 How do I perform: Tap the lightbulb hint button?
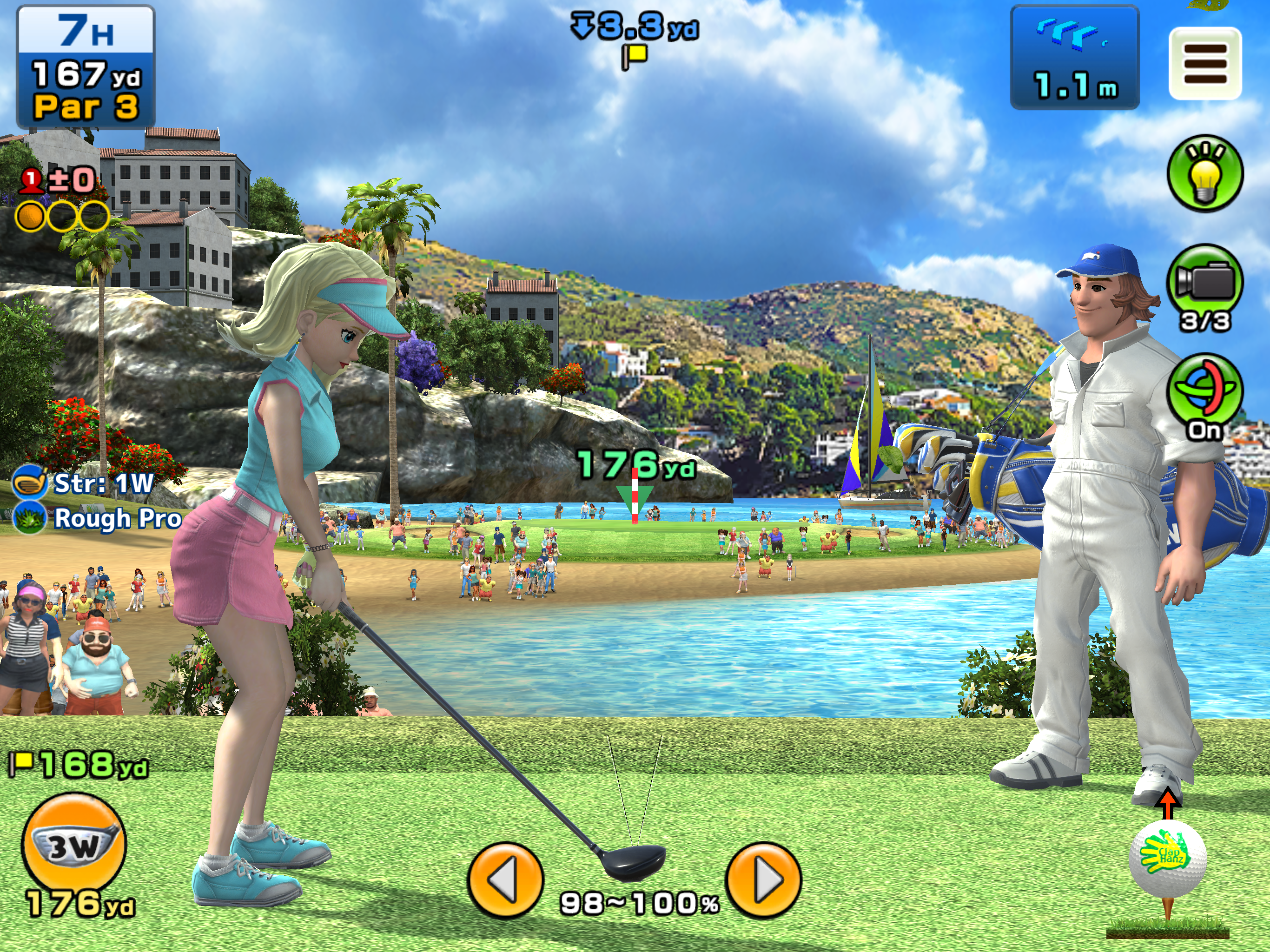pyautogui.click(x=1205, y=173)
